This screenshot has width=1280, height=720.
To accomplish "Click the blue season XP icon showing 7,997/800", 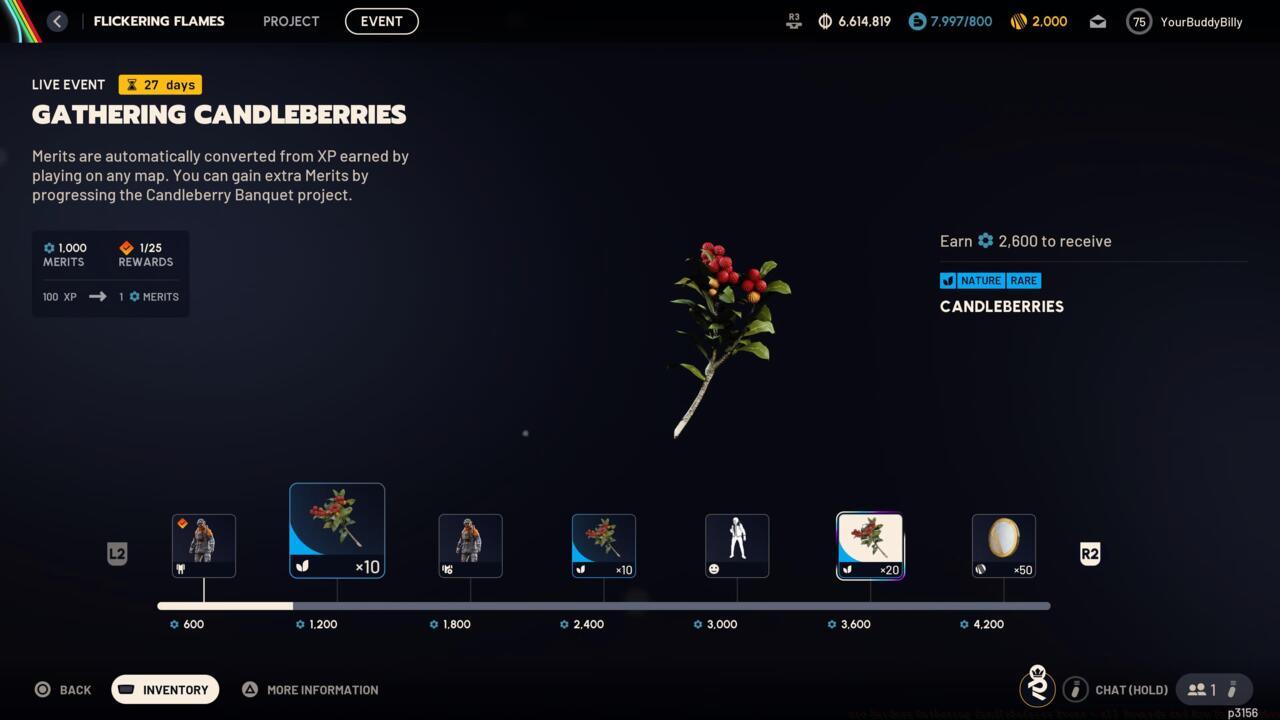I will pos(916,21).
